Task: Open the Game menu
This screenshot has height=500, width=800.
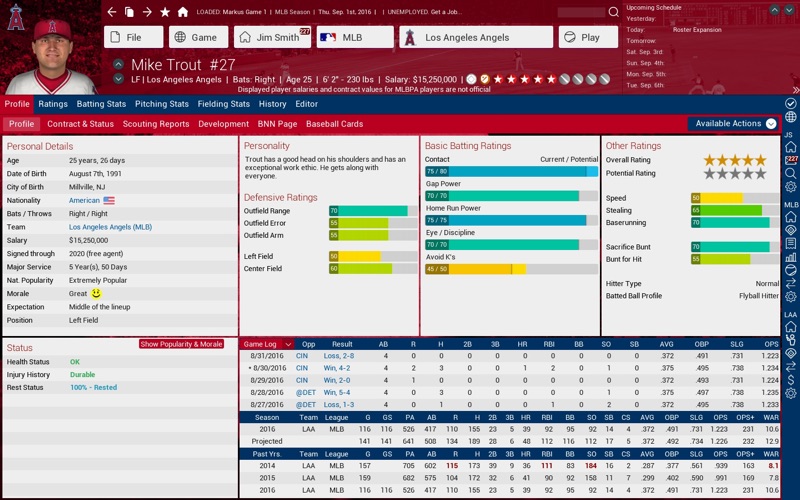Action: [x=198, y=37]
